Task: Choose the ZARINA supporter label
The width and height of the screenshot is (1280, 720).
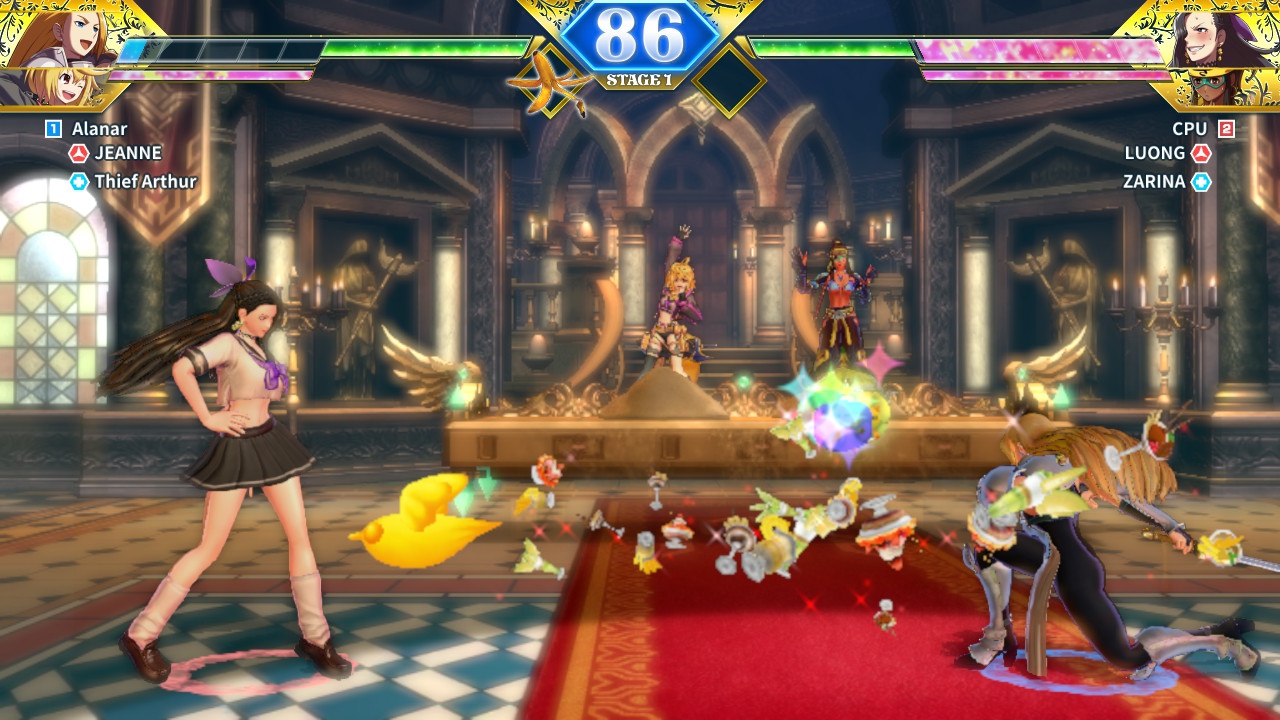Action: pyautogui.click(x=1153, y=181)
